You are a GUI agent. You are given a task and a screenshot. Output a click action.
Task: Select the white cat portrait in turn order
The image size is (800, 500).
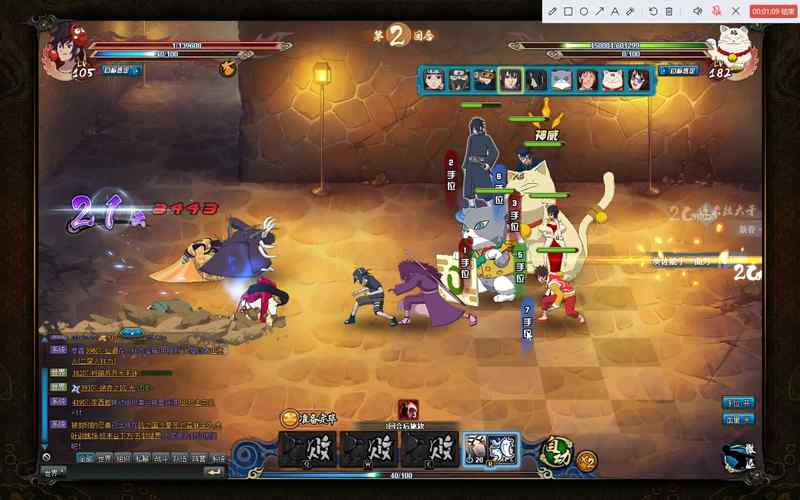click(562, 79)
